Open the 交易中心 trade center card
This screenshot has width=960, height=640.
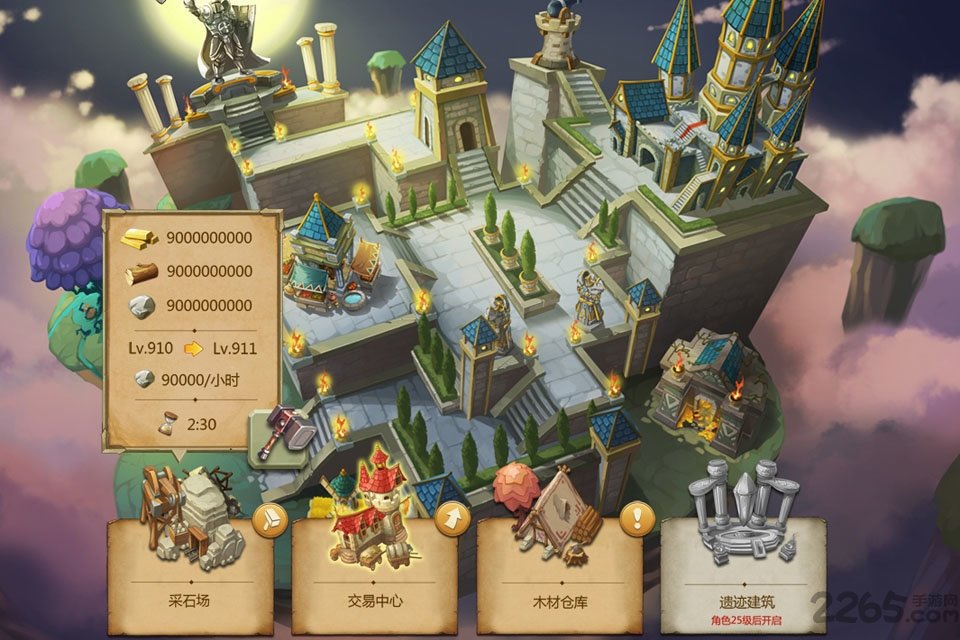[375, 570]
